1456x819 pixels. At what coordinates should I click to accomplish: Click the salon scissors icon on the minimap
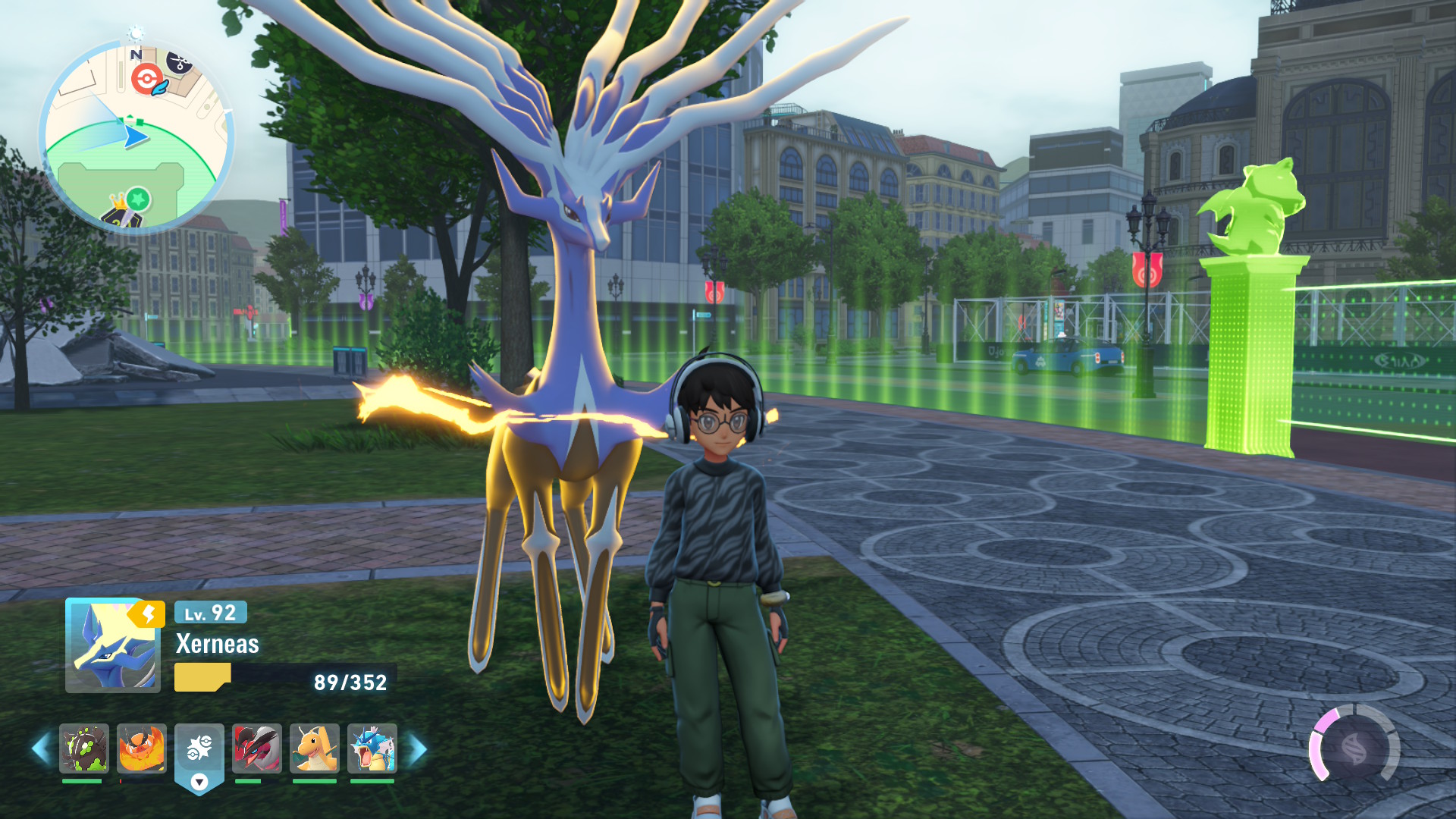[x=178, y=63]
